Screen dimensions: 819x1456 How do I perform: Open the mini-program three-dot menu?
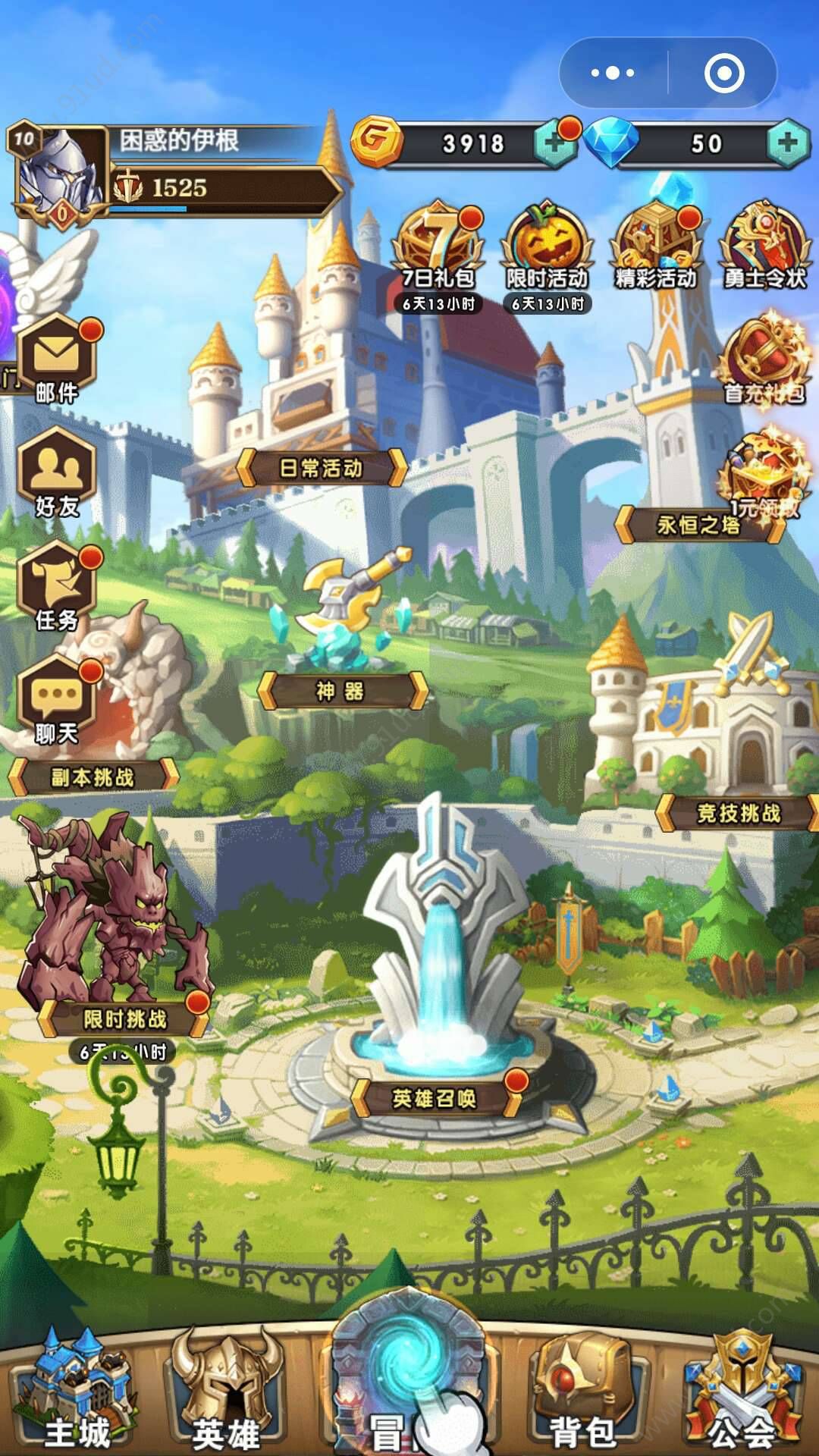pyautogui.click(x=613, y=73)
